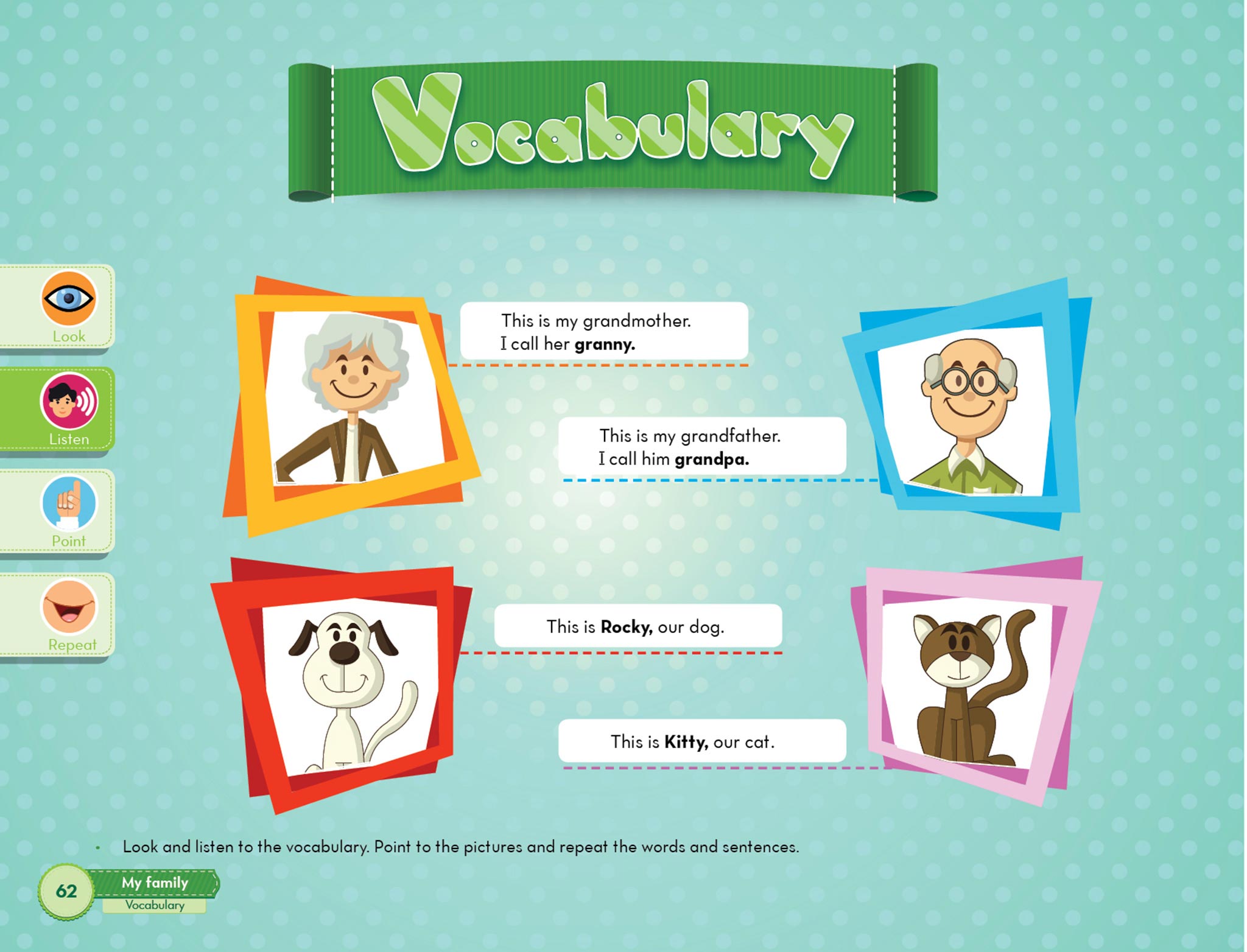Select the Look eye button
This screenshot has width=1247, height=952.
click(x=68, y=299)
